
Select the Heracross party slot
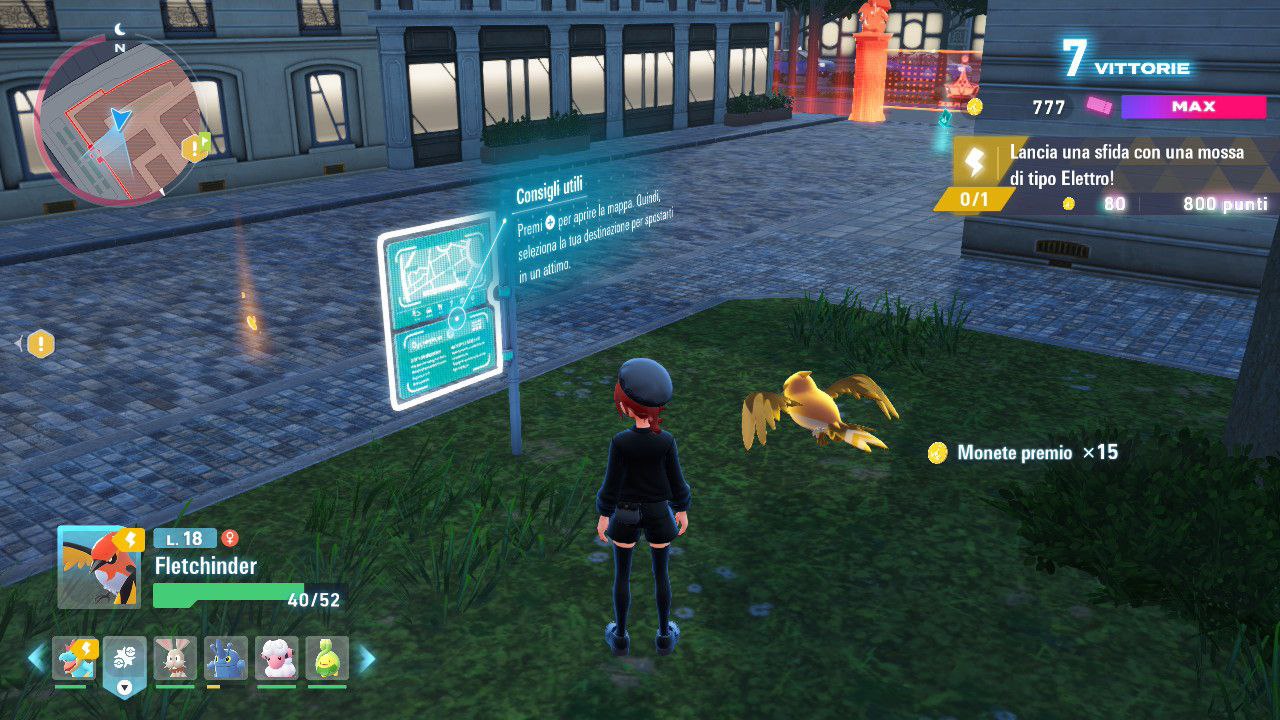pos(227,658)
